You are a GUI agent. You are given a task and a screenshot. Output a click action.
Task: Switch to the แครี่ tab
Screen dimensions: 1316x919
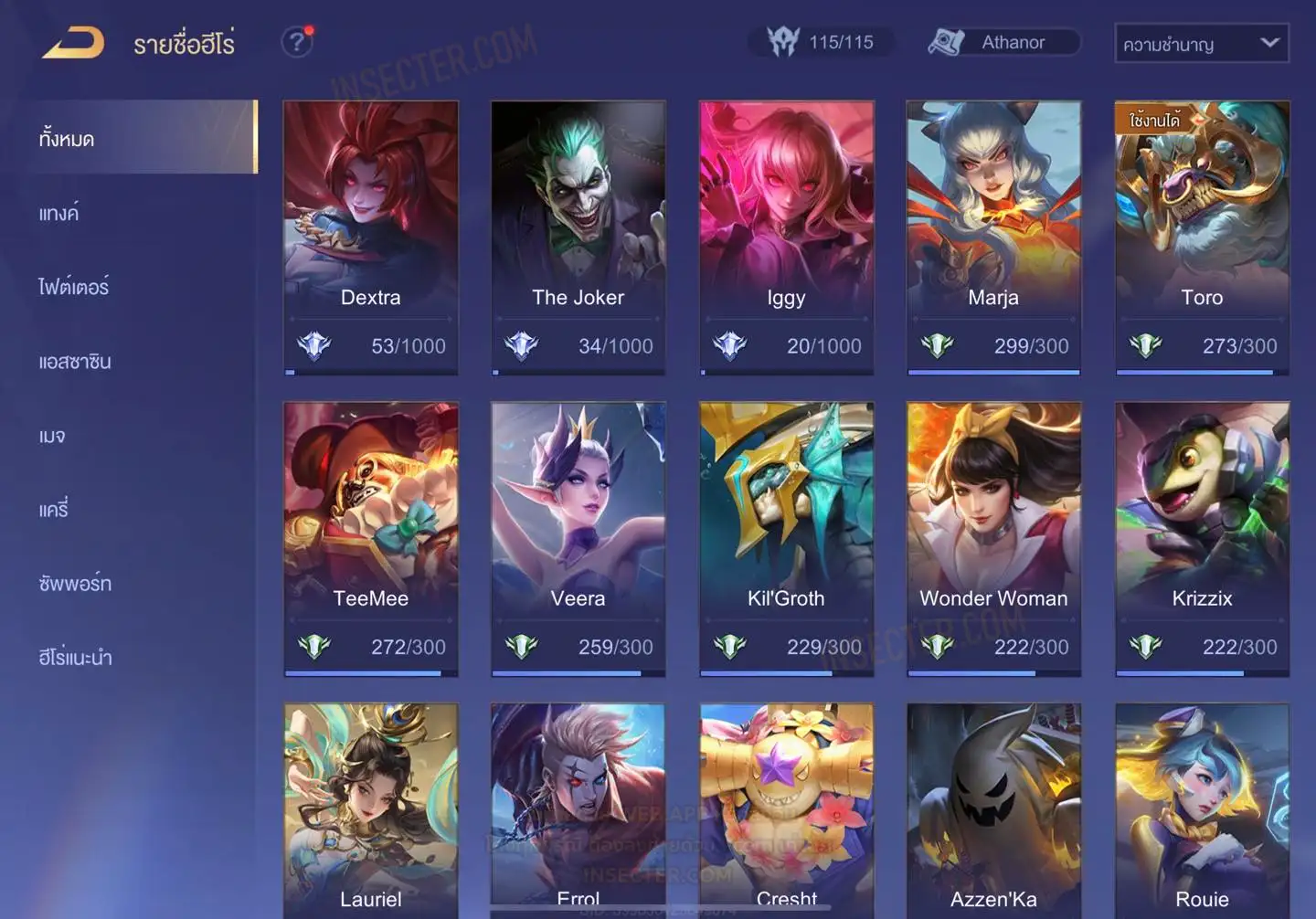(x=54, y=509)
